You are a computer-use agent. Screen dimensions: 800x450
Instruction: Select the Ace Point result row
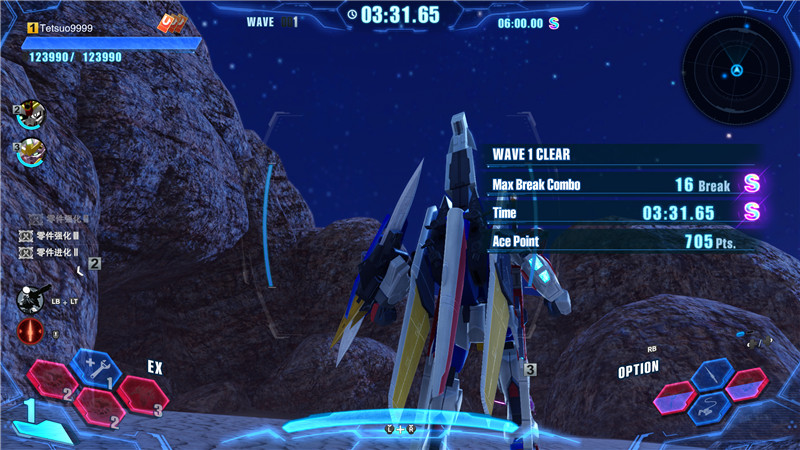620,241
